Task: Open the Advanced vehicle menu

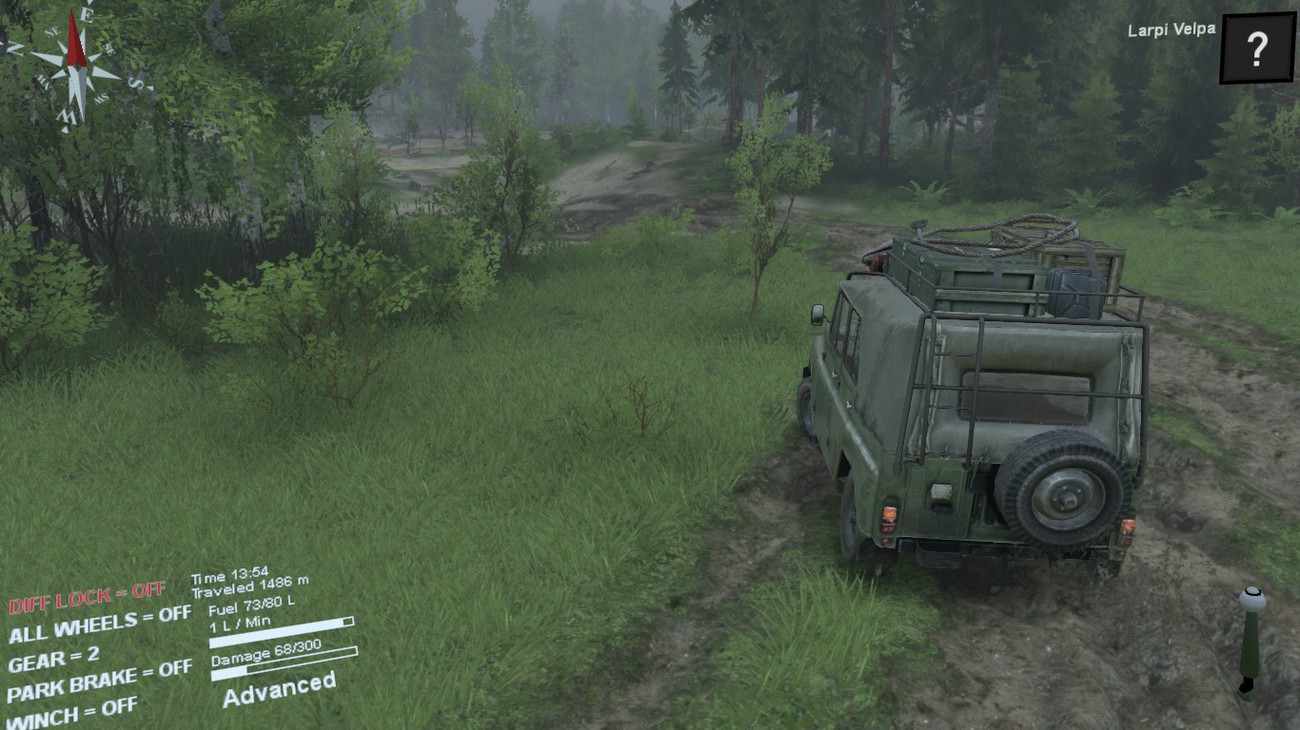Action: pos(279,689)
